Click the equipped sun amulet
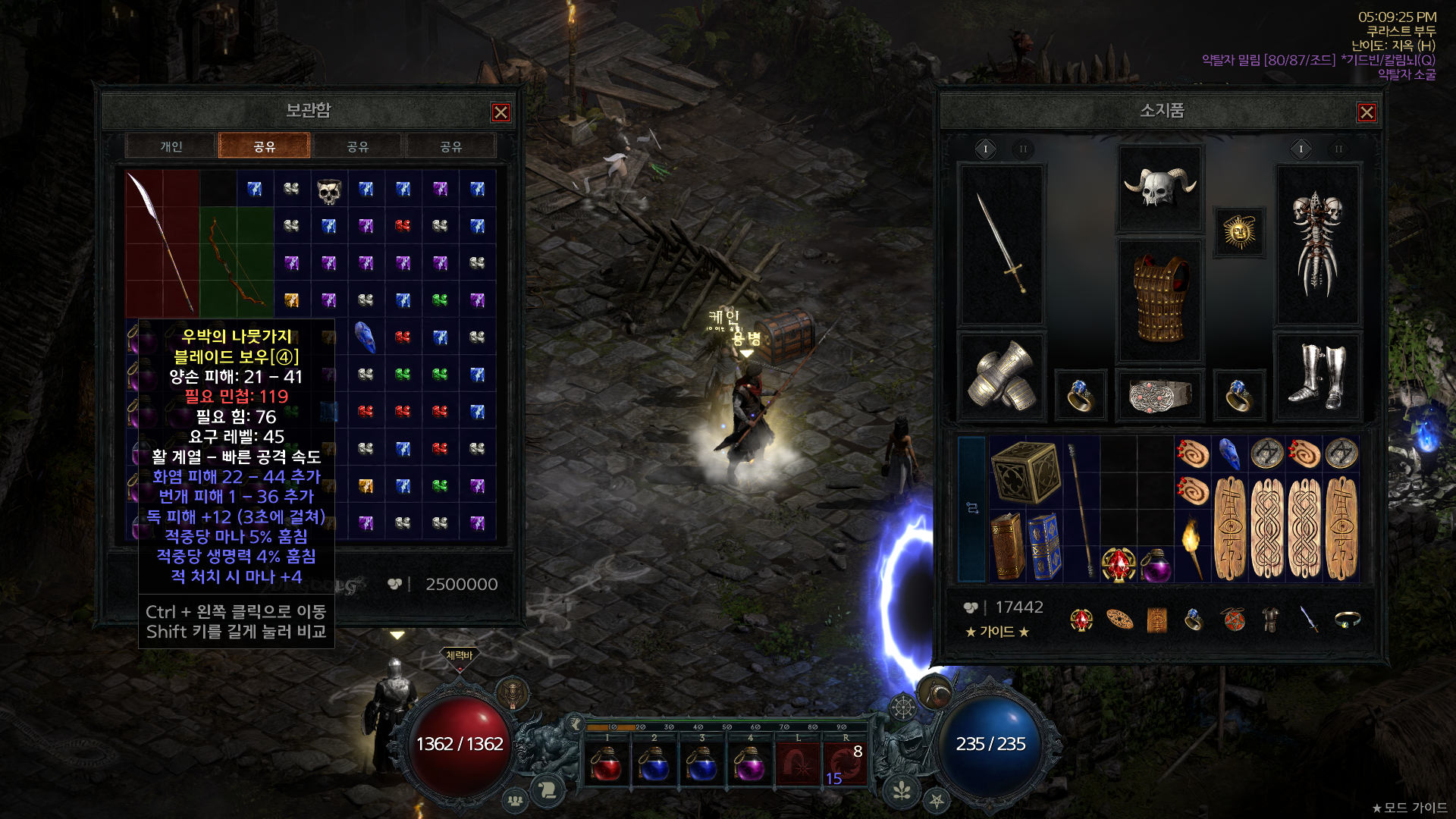This screenshot has width=1456, height=819. click(1239, 232)
